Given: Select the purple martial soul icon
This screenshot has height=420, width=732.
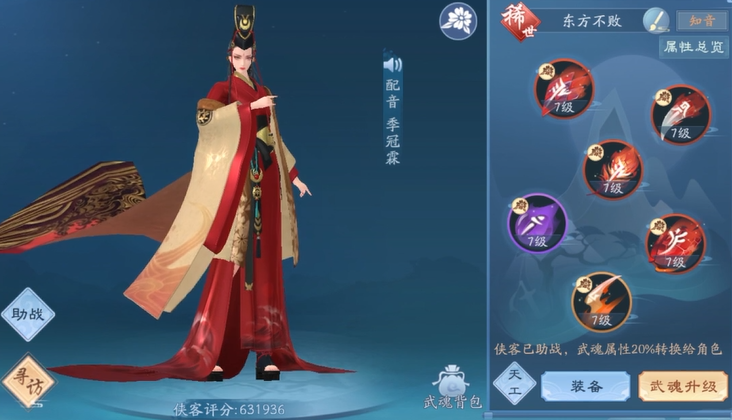Looking at the screenshot, I should 538,224.
